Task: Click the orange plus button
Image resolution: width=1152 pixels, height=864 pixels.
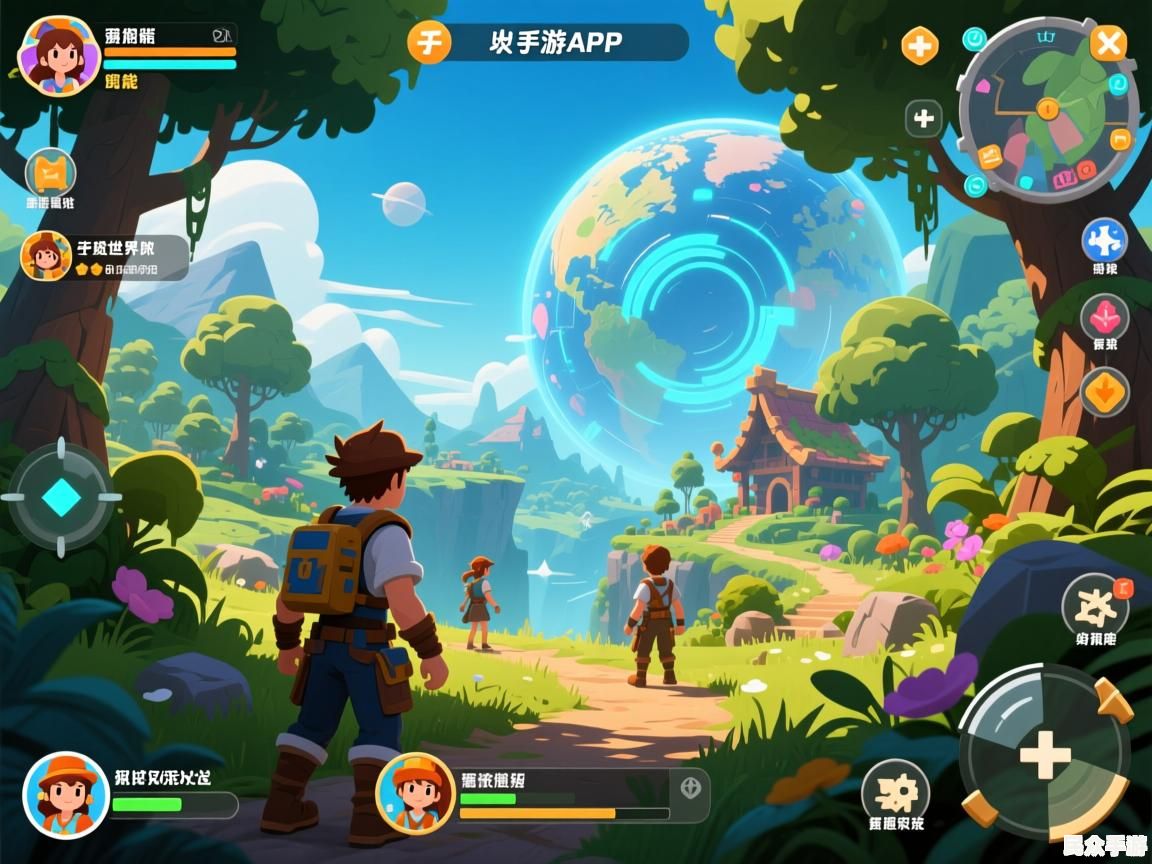Action: 920,45
